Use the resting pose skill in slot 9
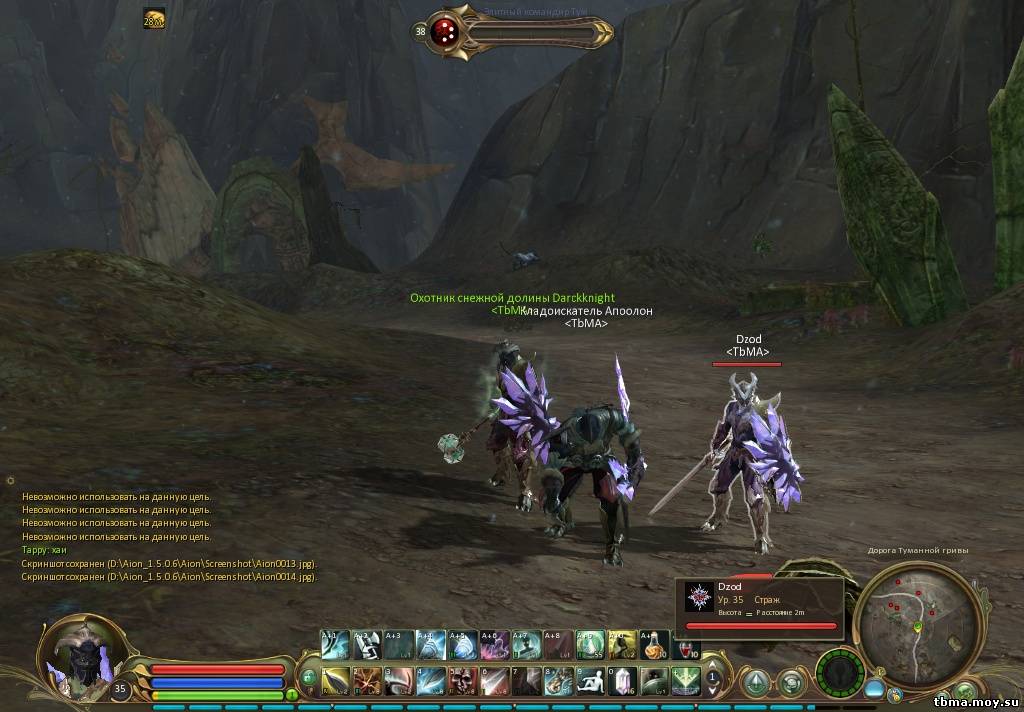1024x712 pixels. [x=591, y=680]
